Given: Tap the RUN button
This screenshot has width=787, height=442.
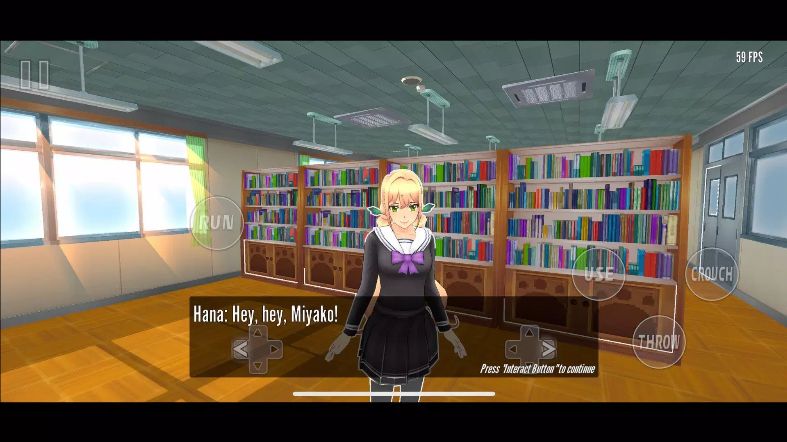Looking at the screenshot, I should 216,222.
